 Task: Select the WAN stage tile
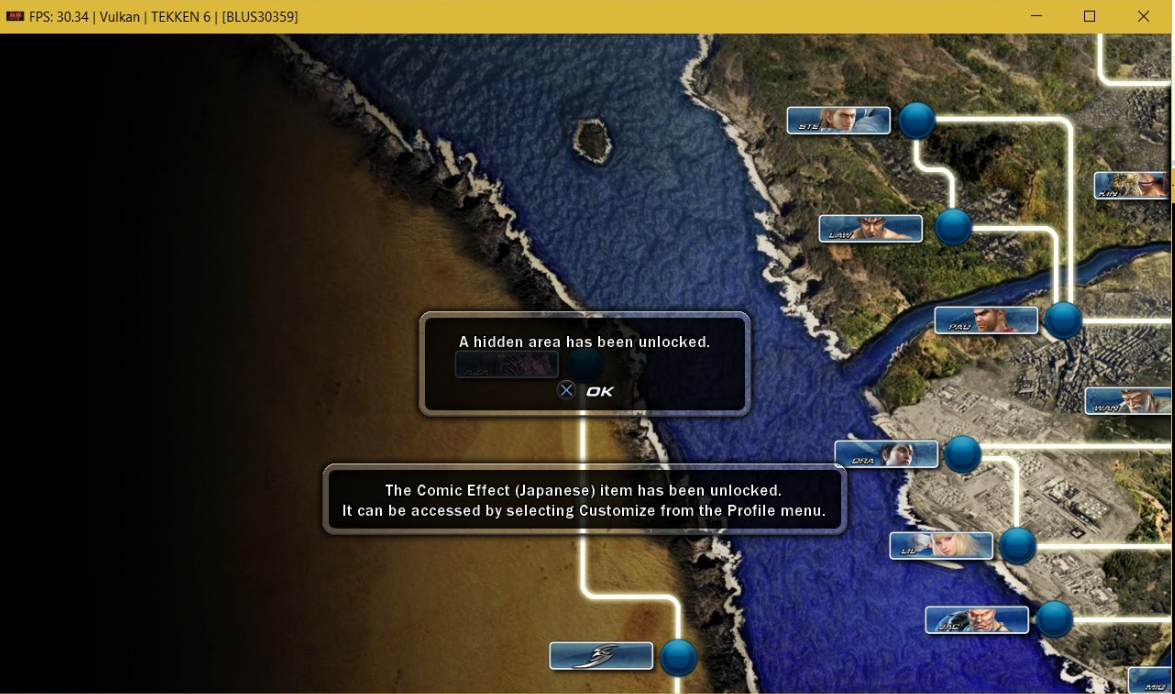pyautogui.click(x=1129, y=401)
